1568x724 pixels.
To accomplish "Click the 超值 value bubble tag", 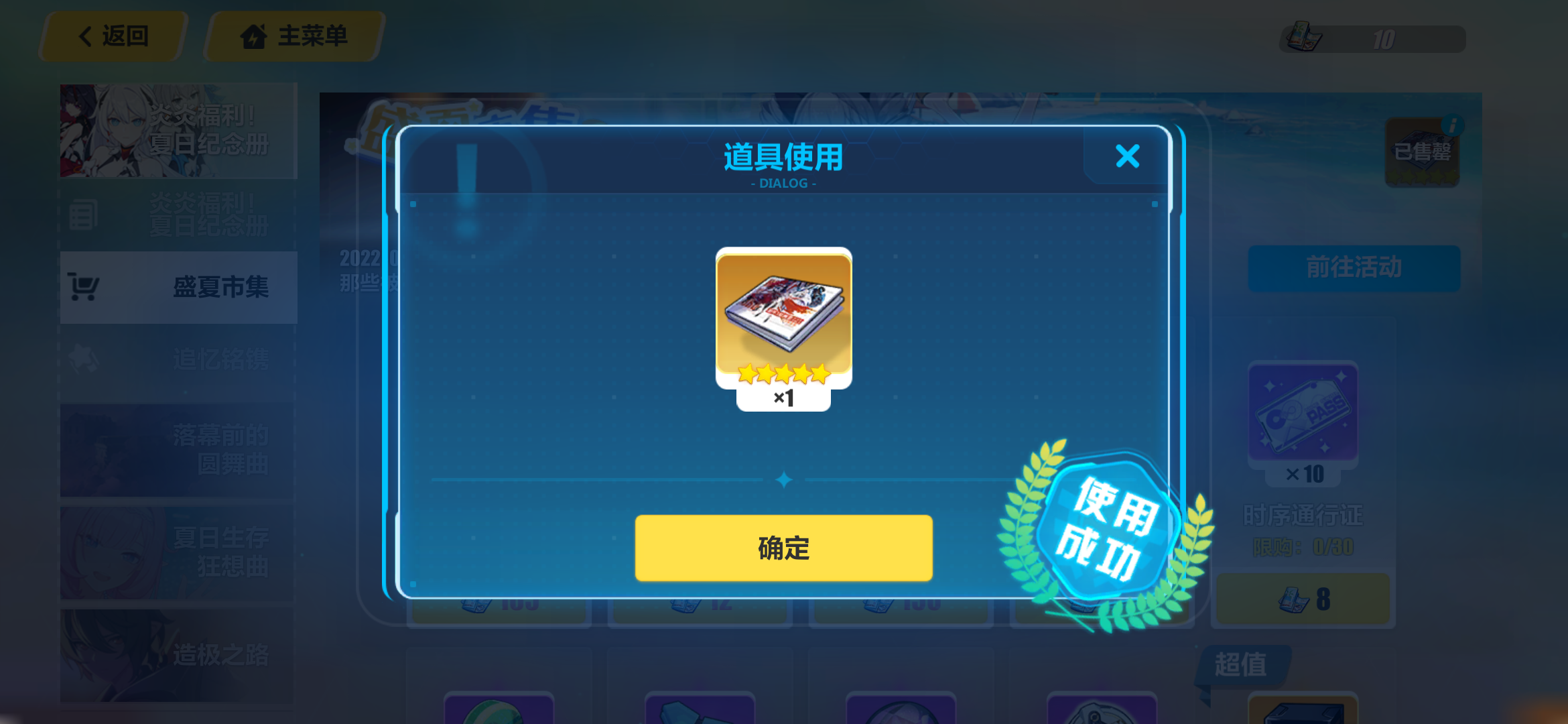I will [1243, 664].
